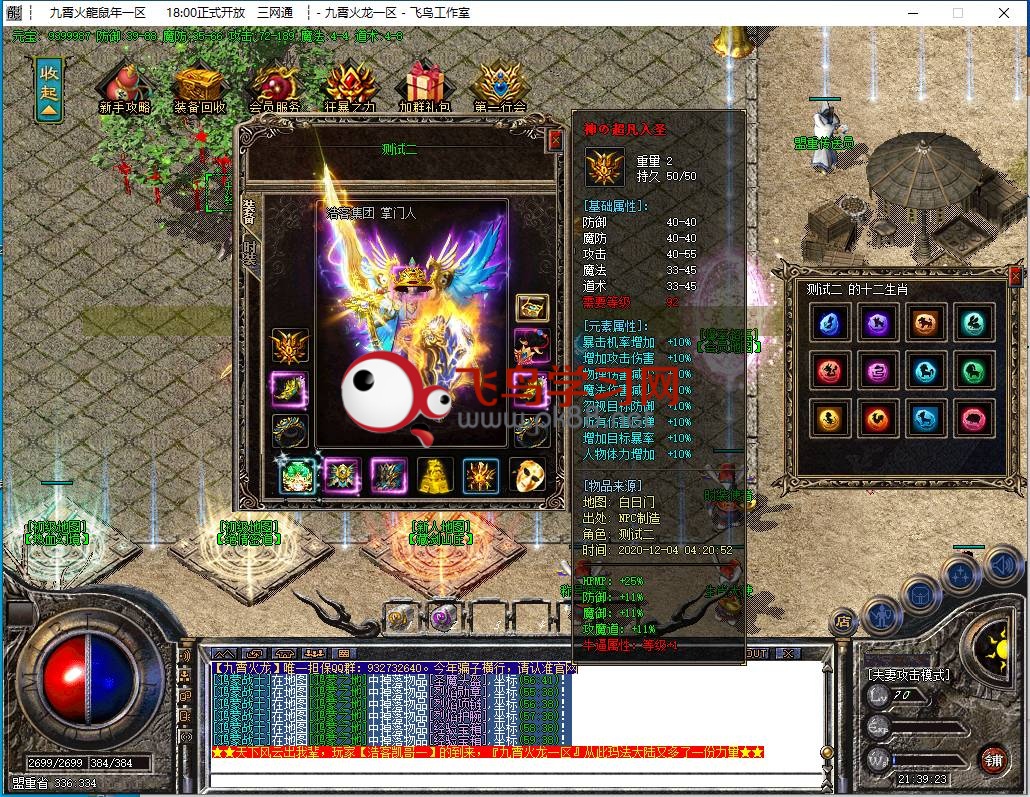Select the red dragon zodiac orb
This screenshot has height=797, width=1030.
[828, 372]
